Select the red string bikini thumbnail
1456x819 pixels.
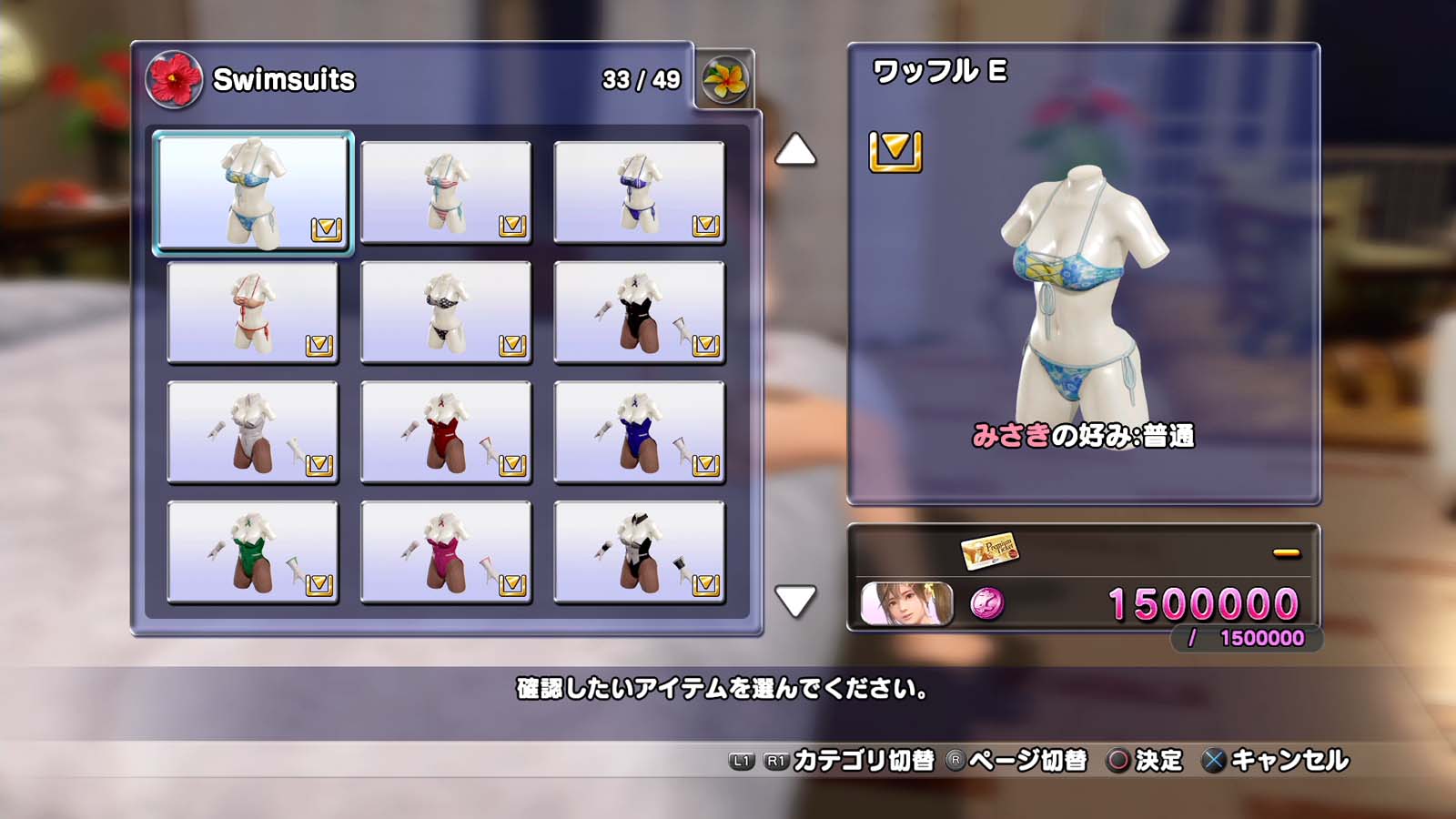253,312
